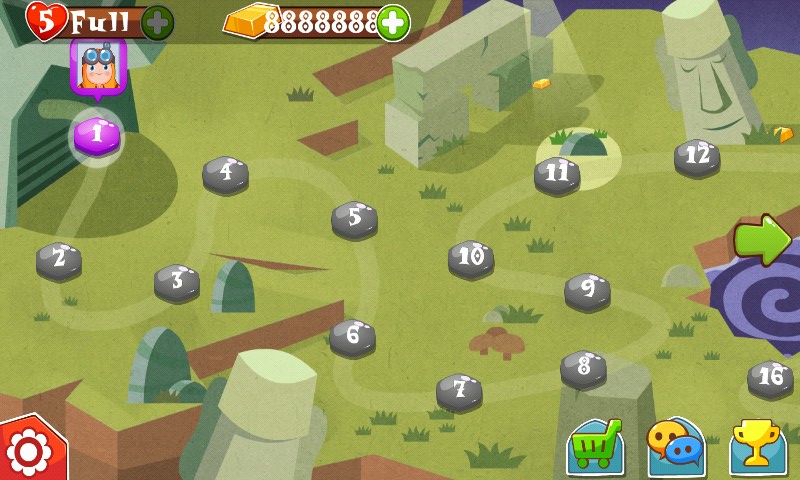Tap the player avatar portrait marker

pos(97,67)
